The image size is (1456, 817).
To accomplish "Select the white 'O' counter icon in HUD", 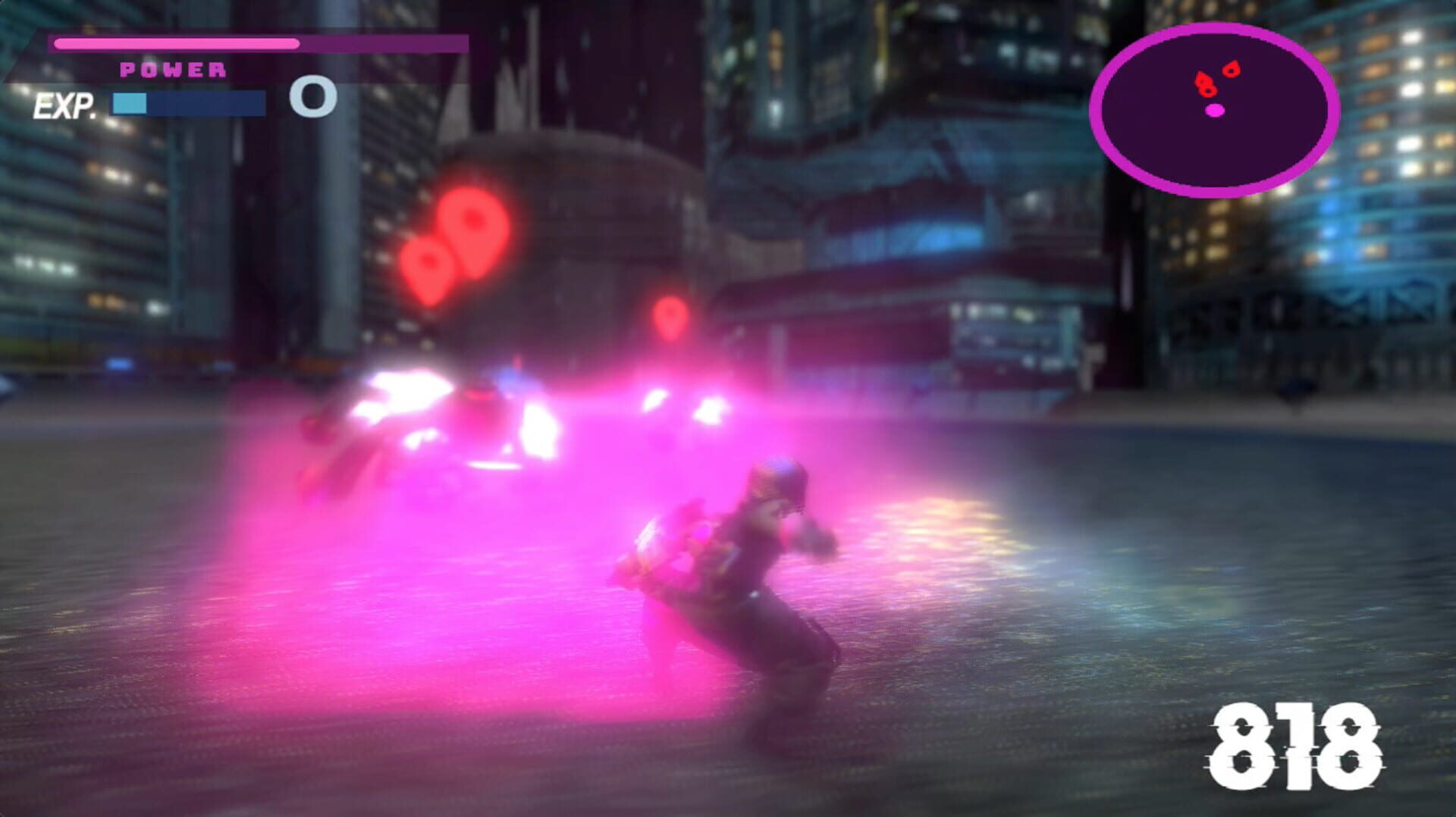I will tap(313, 99).
